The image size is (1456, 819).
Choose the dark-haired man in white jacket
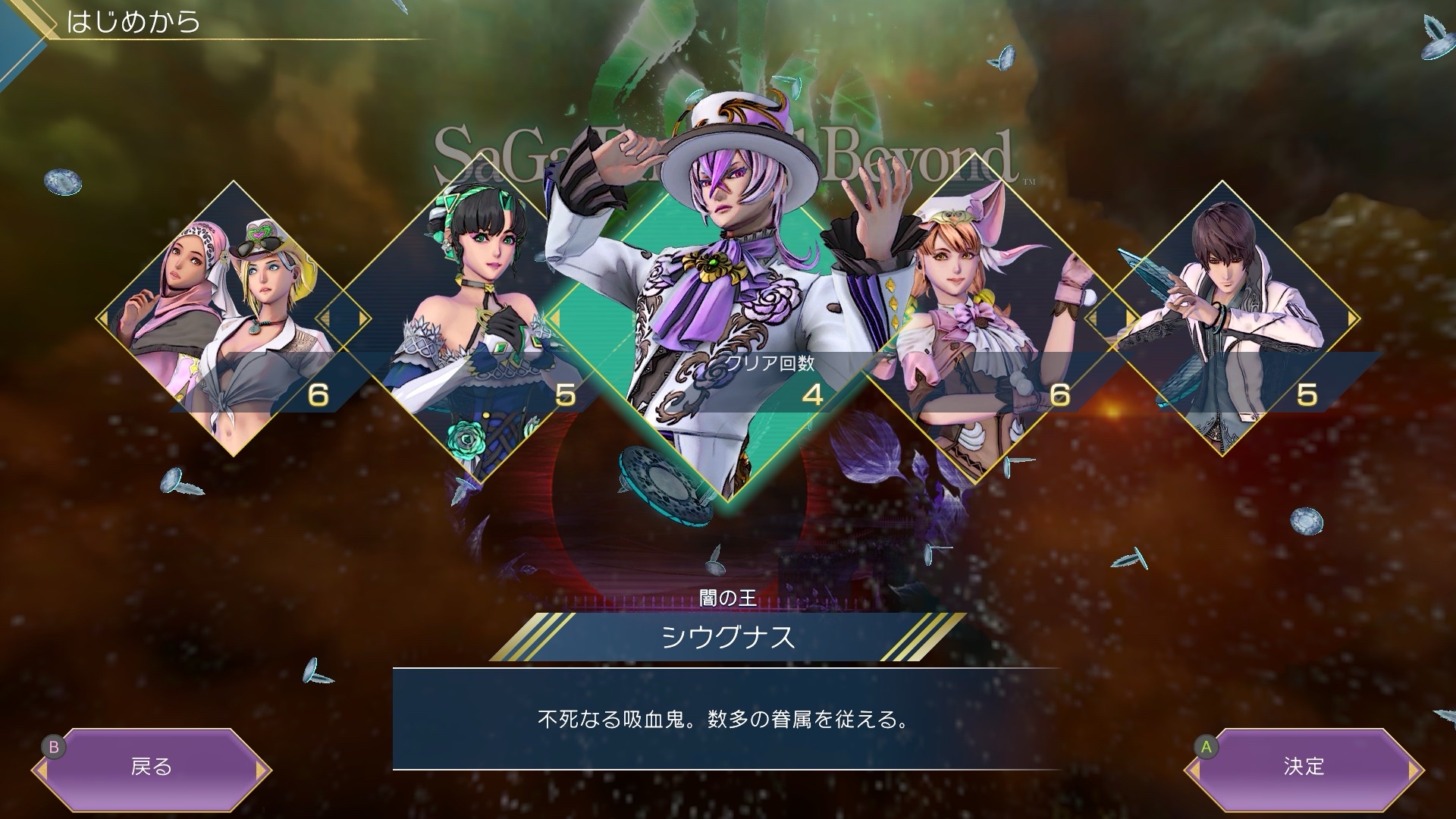click(1222, 318)
